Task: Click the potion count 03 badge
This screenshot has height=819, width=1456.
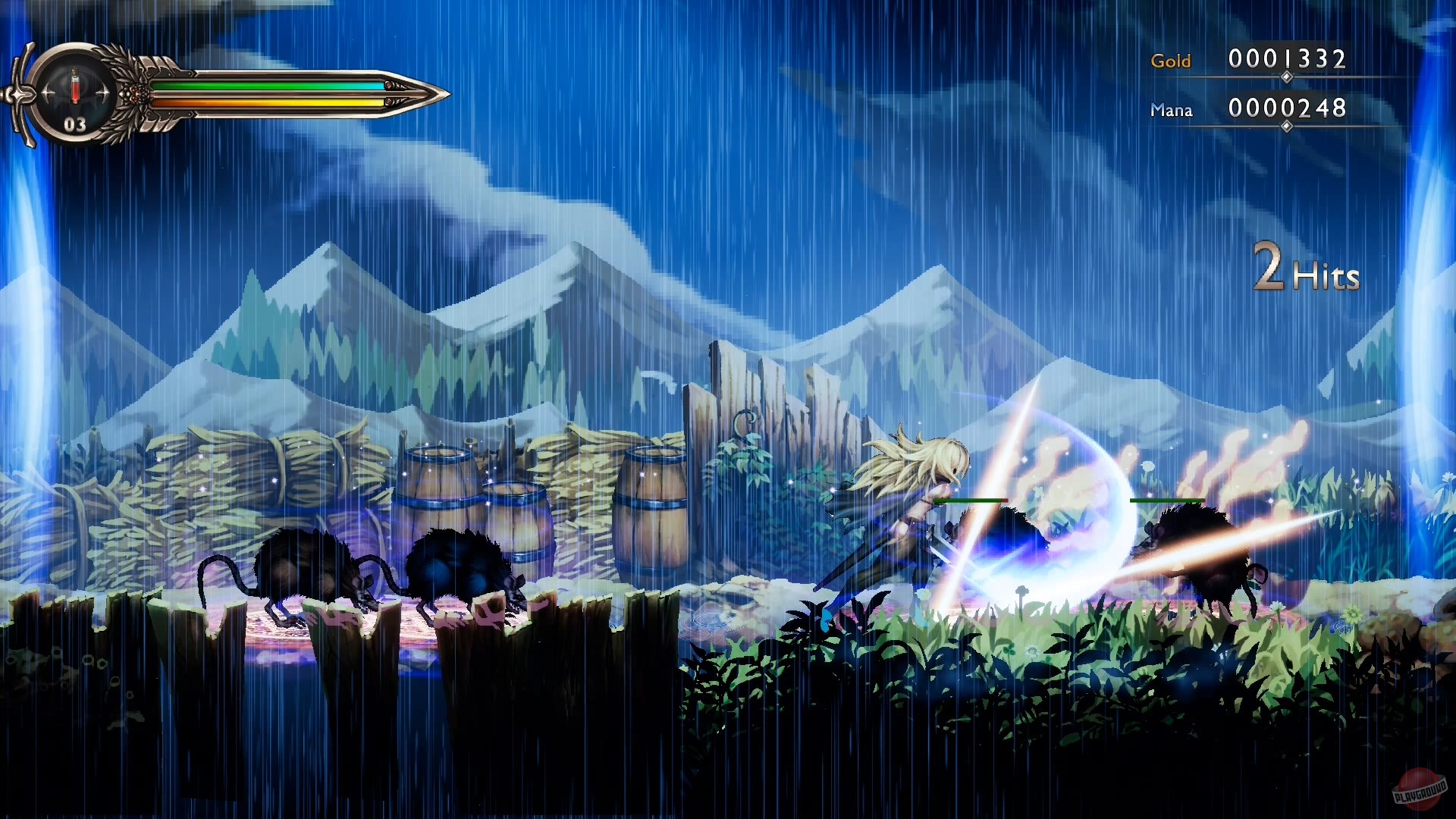Action: tap(74, 124)
